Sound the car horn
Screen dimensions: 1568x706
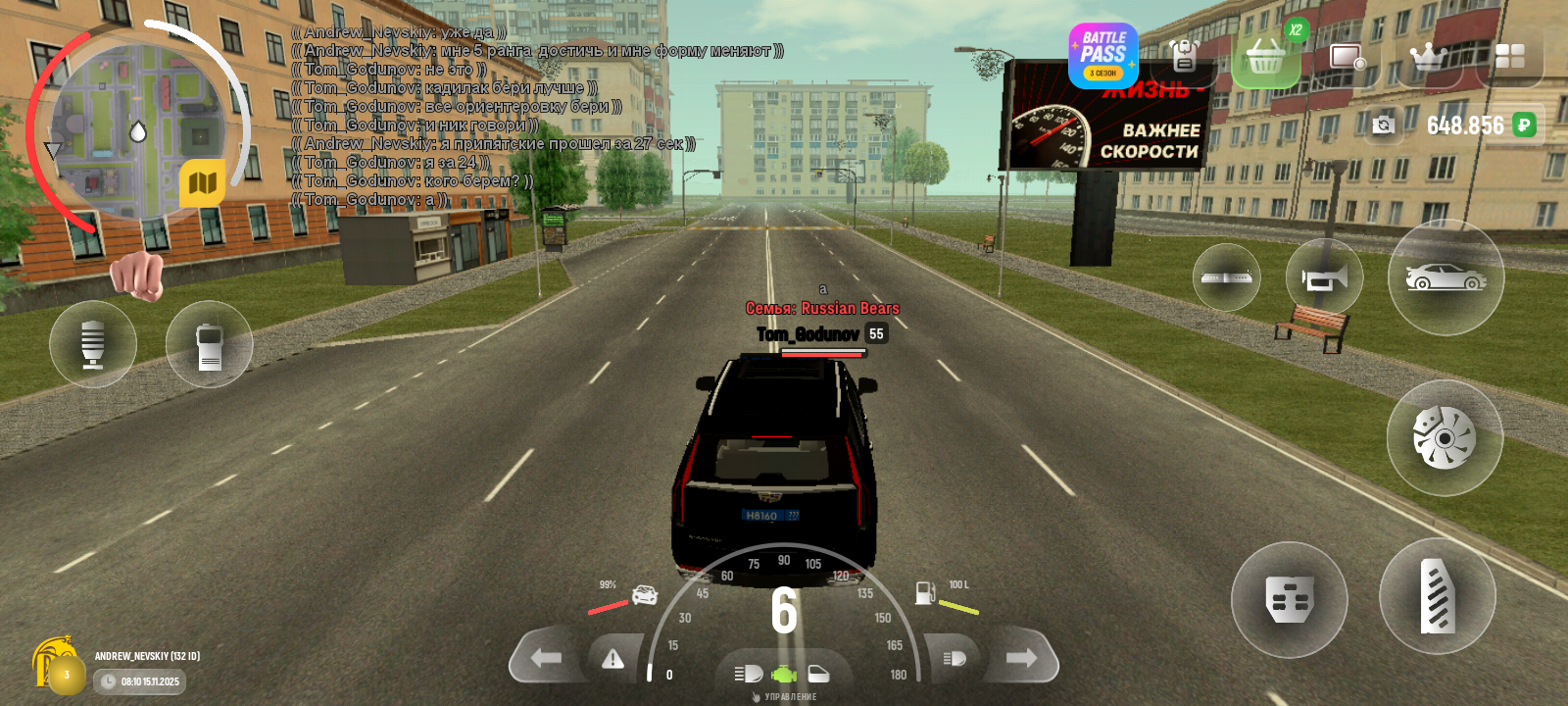click(x=1324, y=278)
